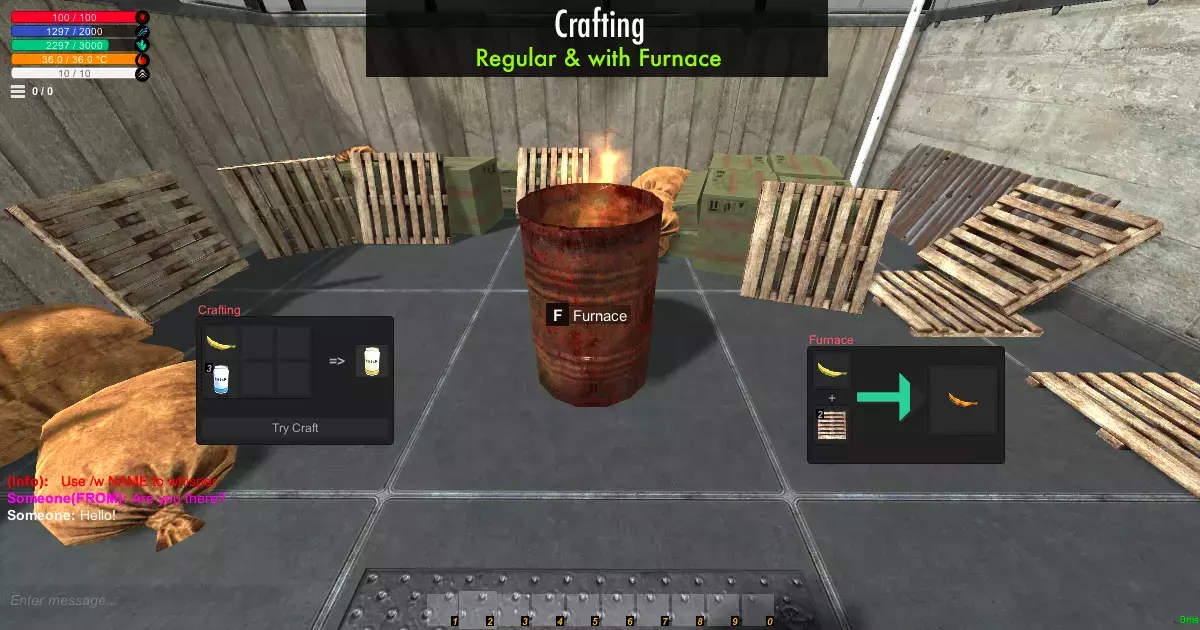
Task: Select hotbar slot numbered 1
Action: click(x=445, y=609)
